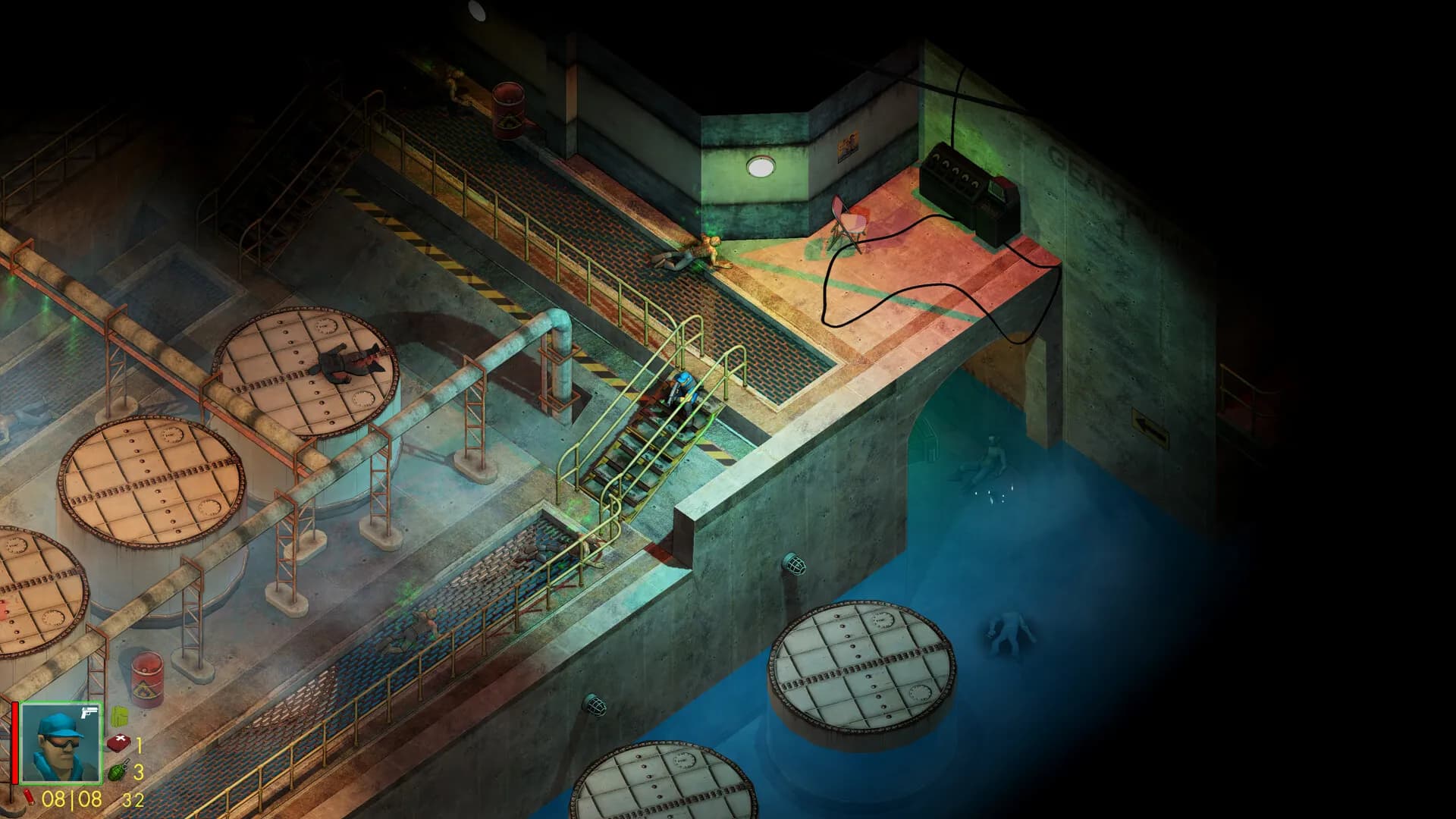
Task: Click the green ammo canister icon
Action: 118,717
